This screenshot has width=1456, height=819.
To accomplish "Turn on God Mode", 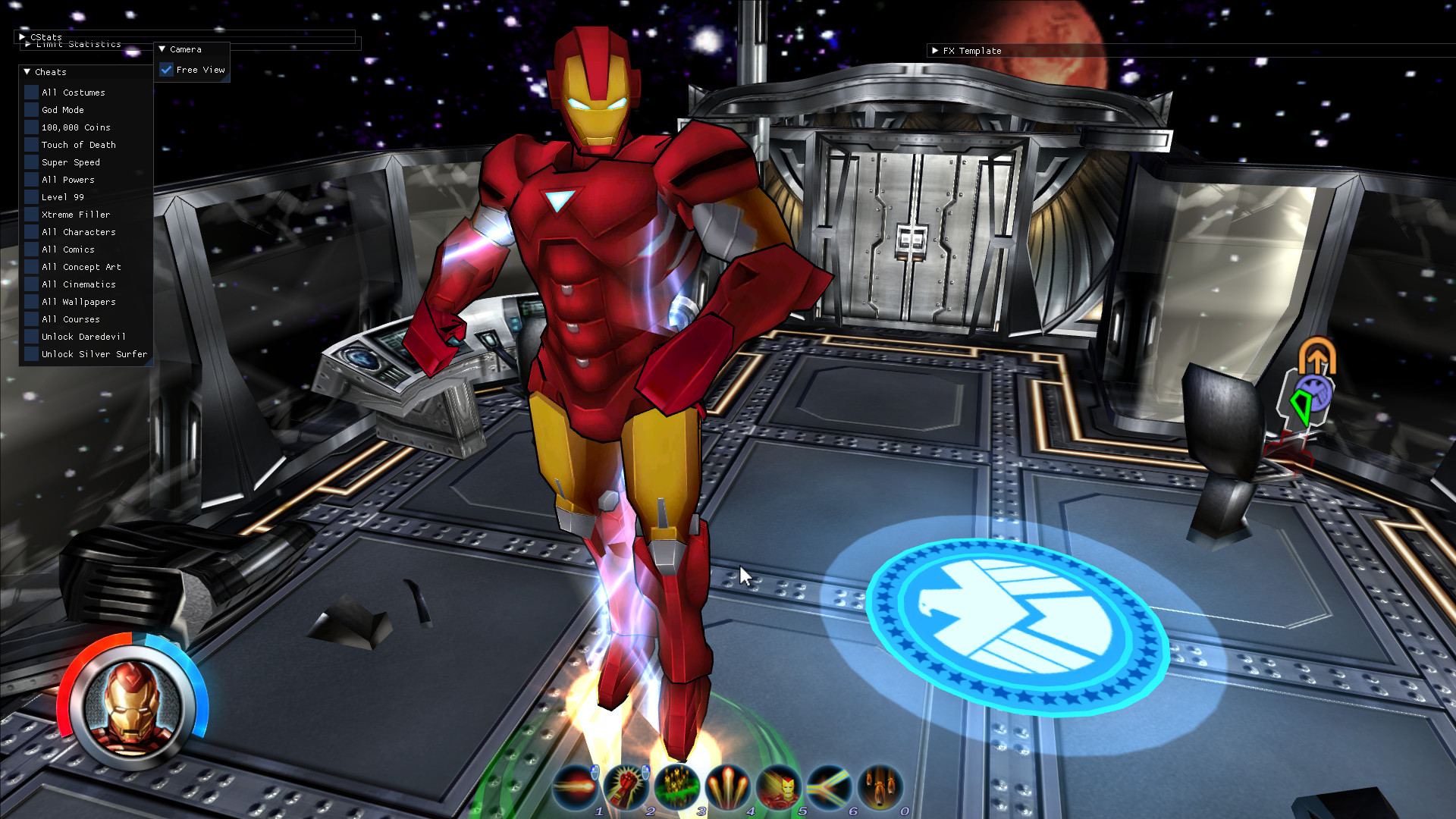I will (x=30, y=109).
